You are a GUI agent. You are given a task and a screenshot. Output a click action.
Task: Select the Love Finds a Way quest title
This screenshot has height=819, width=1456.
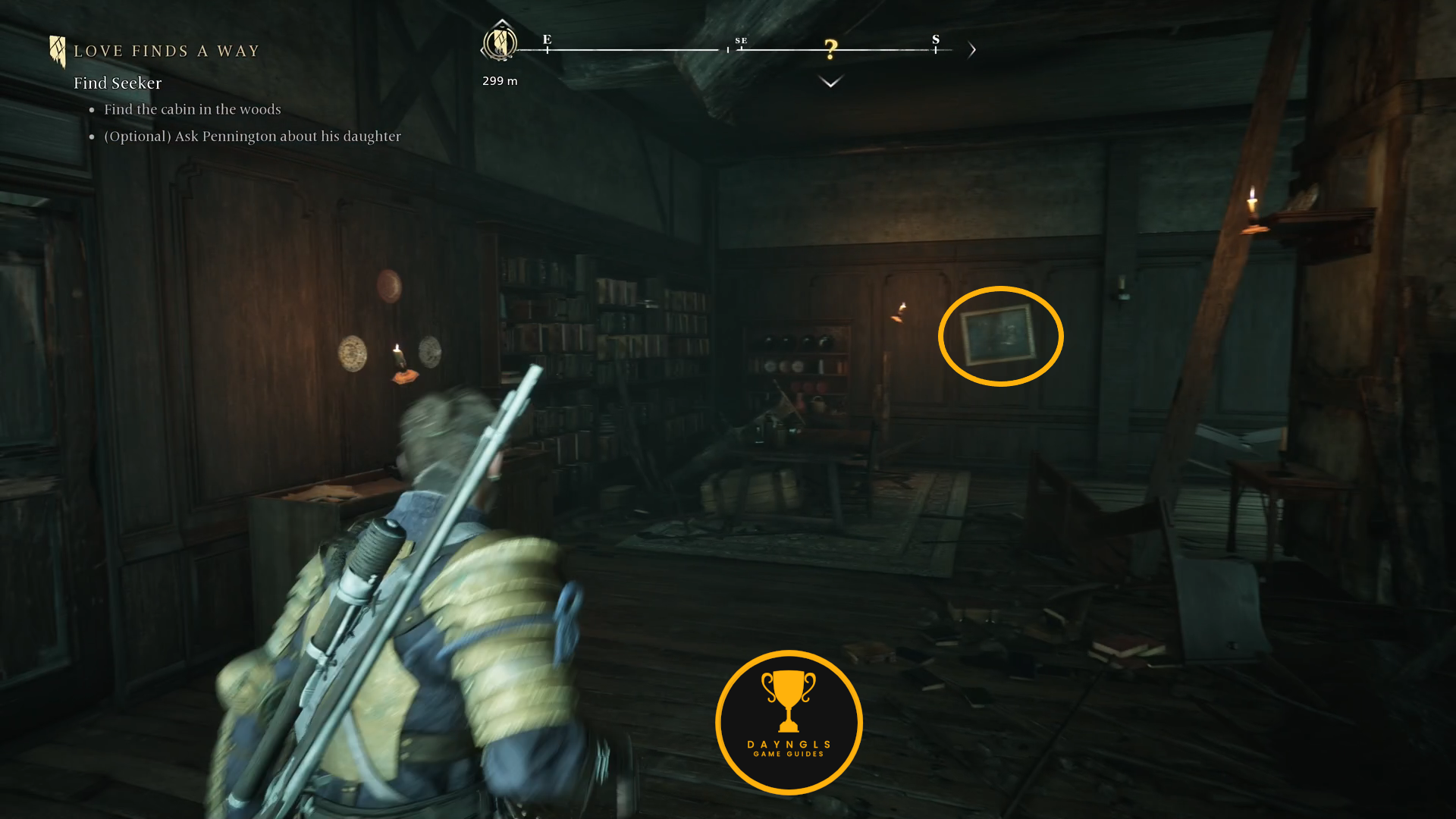coord(167,52)
